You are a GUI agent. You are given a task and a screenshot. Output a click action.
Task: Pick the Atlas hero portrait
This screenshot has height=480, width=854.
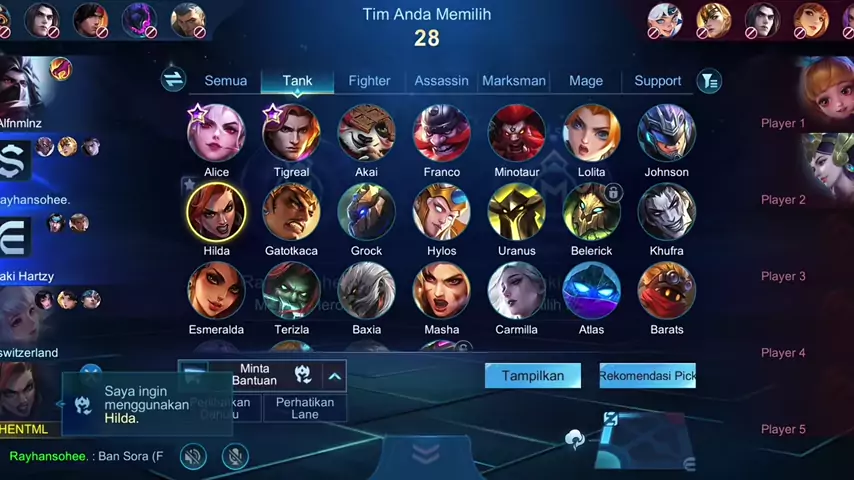592,291
